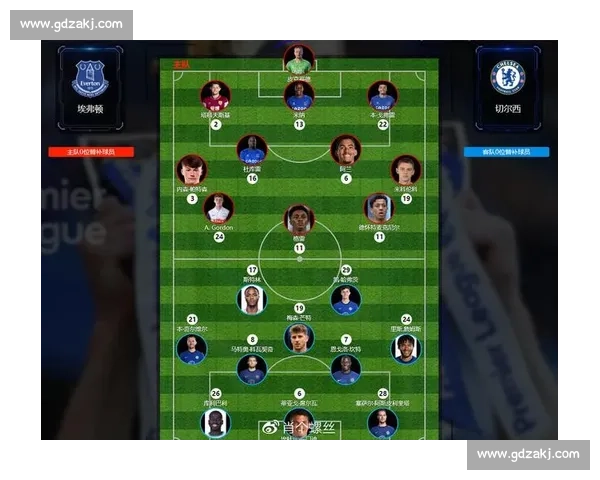Choose Everton player number 6 portrait
The width and height of the screenshot is (600, 480).
(x=345, y=151)
